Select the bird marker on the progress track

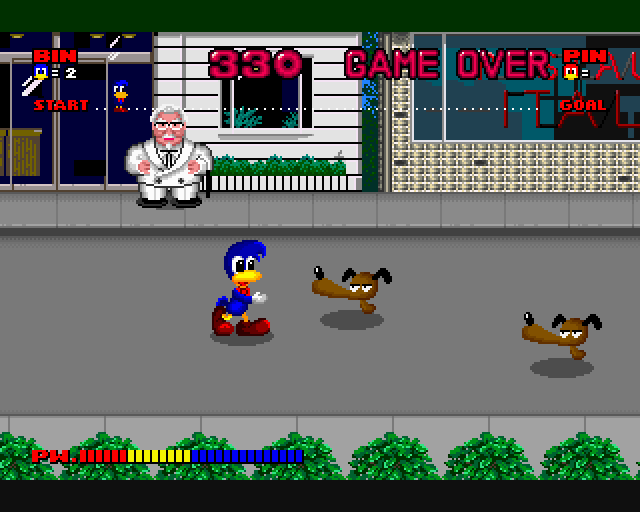point(121,92)
